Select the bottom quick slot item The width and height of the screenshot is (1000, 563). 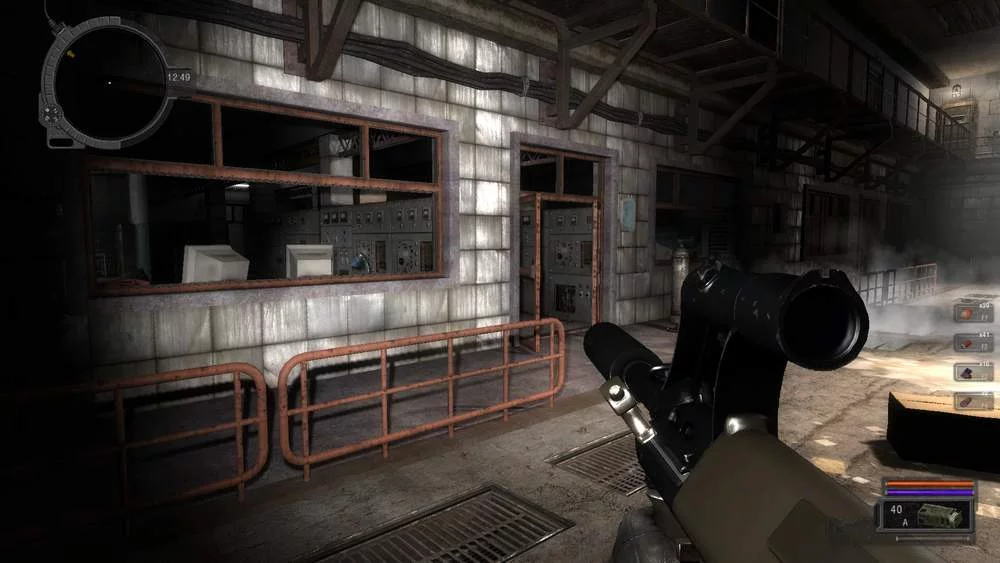(x=973, y=401)
